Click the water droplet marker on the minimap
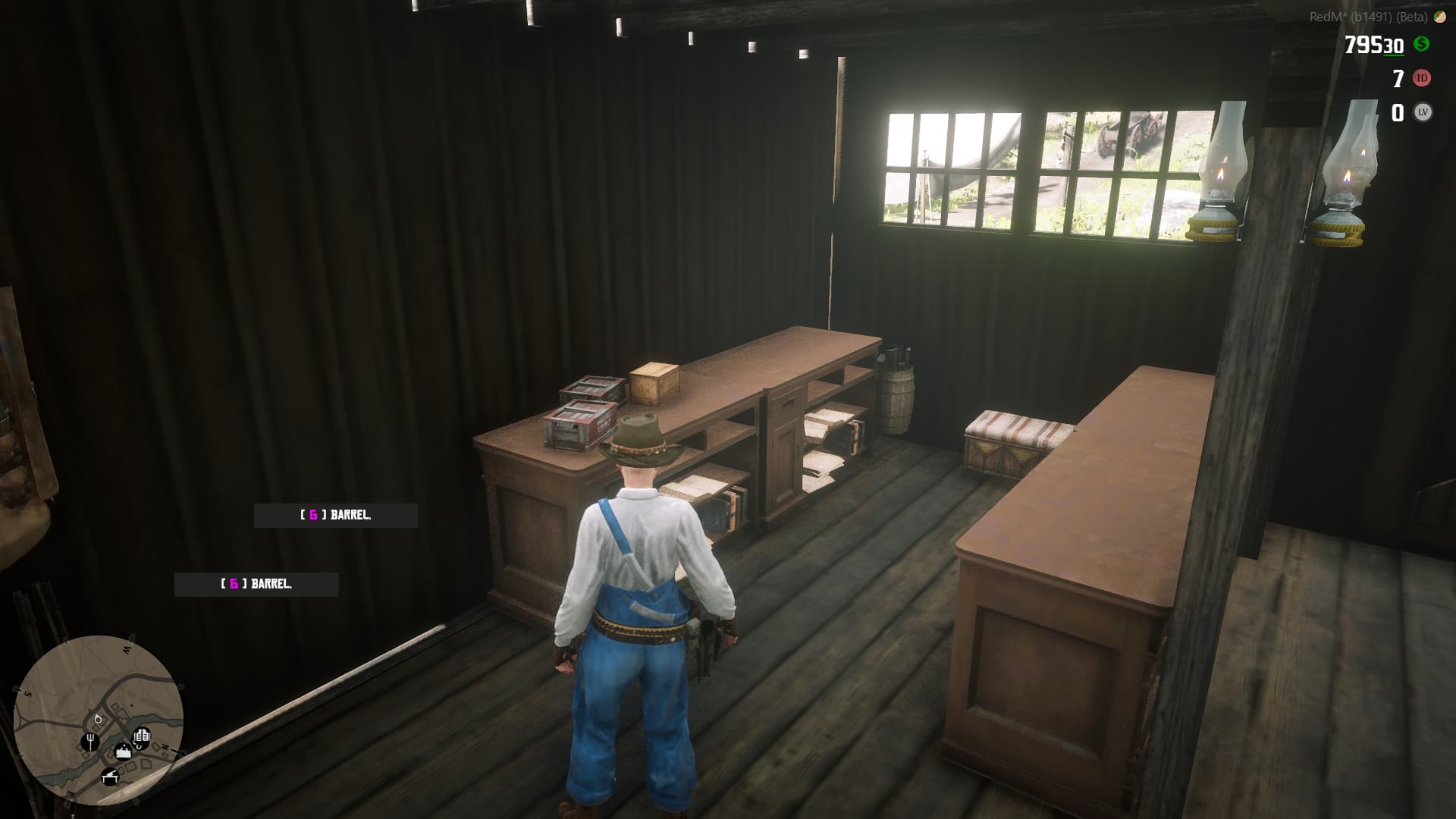Screen dimensions: 1456x819 pyautogui.click(x=99, y=720)
